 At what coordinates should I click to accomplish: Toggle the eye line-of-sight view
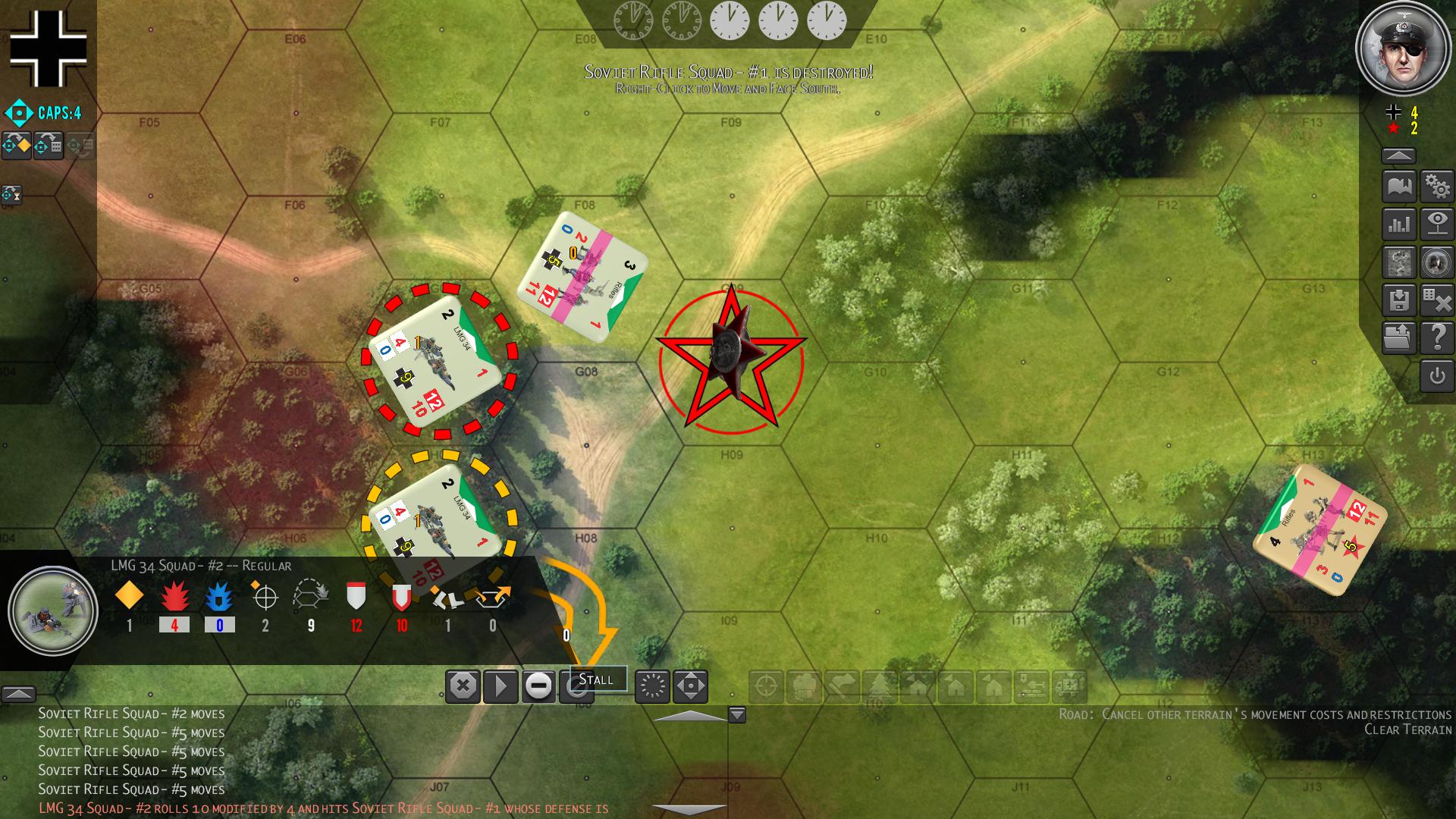pyautogui.click(x=1437, y=224)
